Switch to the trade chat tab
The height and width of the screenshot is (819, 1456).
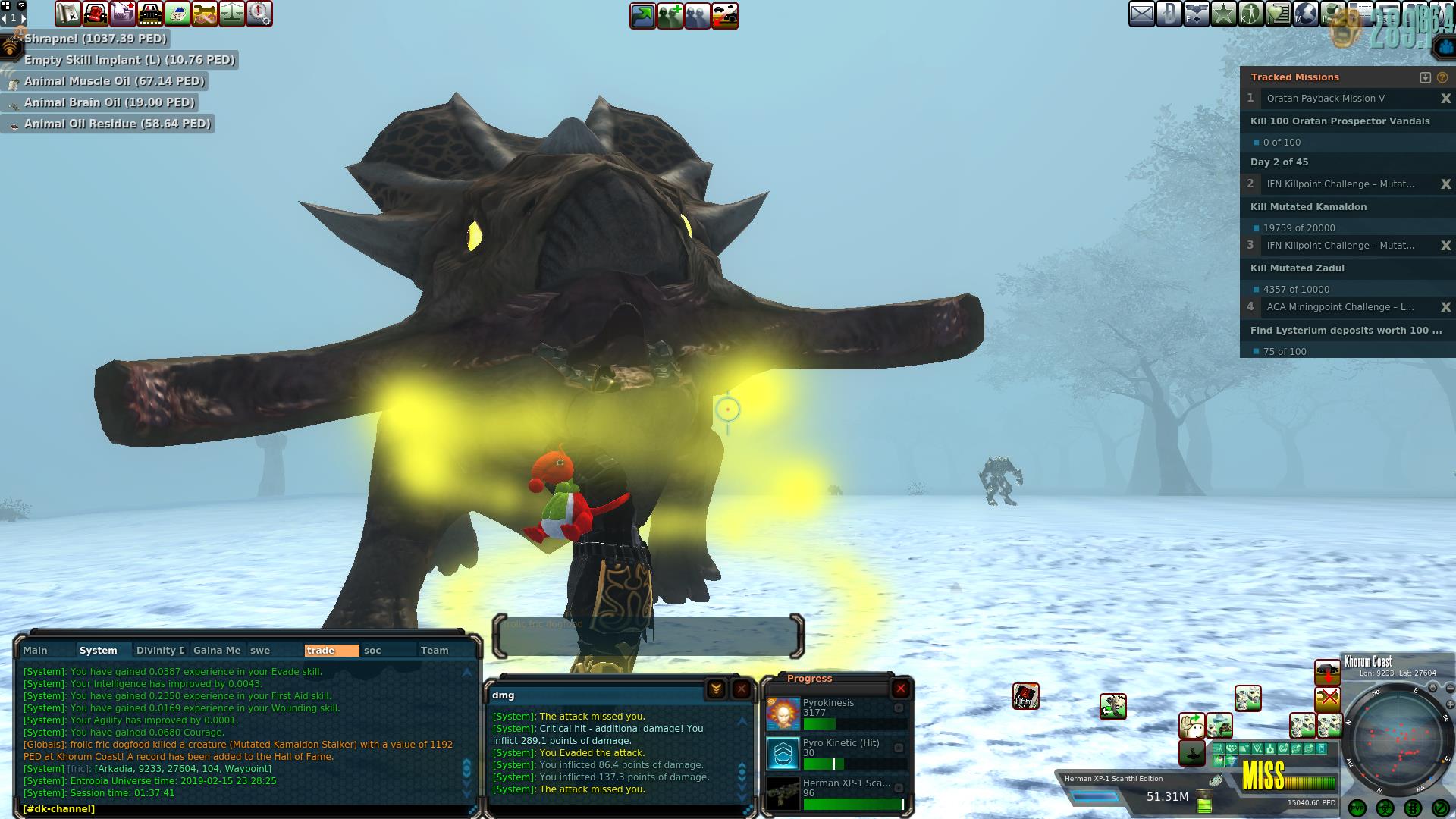331,650
